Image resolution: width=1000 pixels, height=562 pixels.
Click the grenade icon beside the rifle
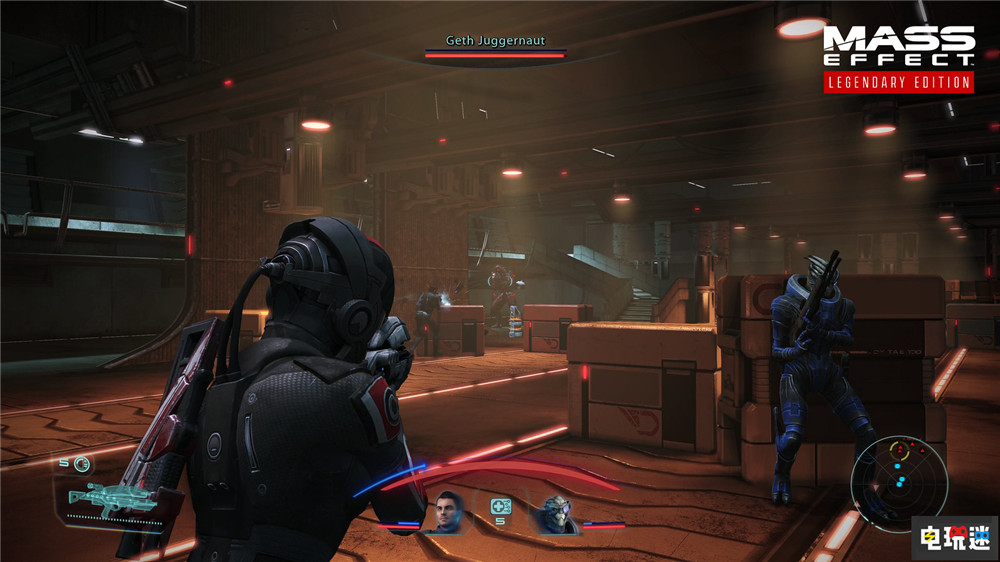click(x=80, y=463)
